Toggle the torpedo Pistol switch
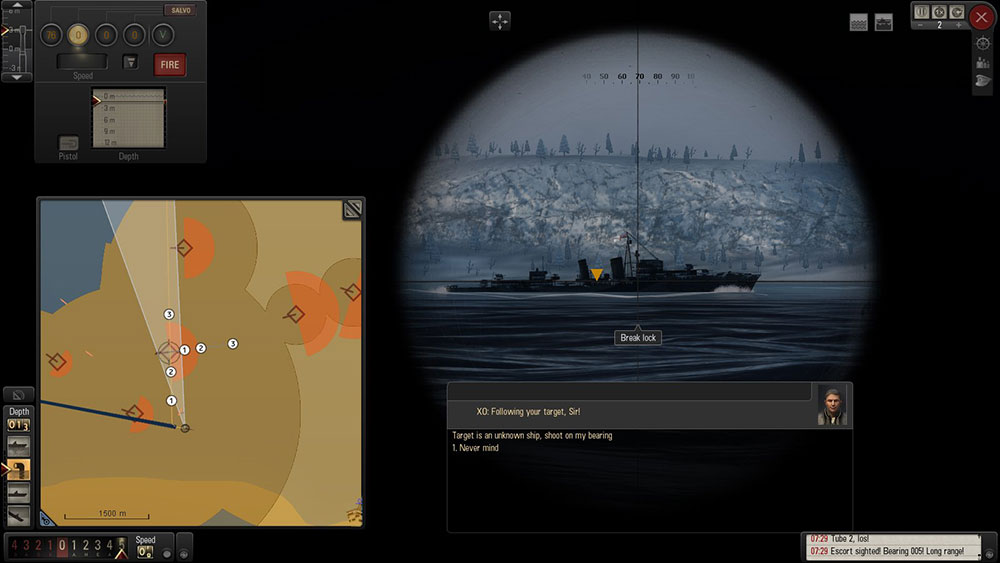Viewport: 1000px width, 563px height. click(x=68, y=144)
